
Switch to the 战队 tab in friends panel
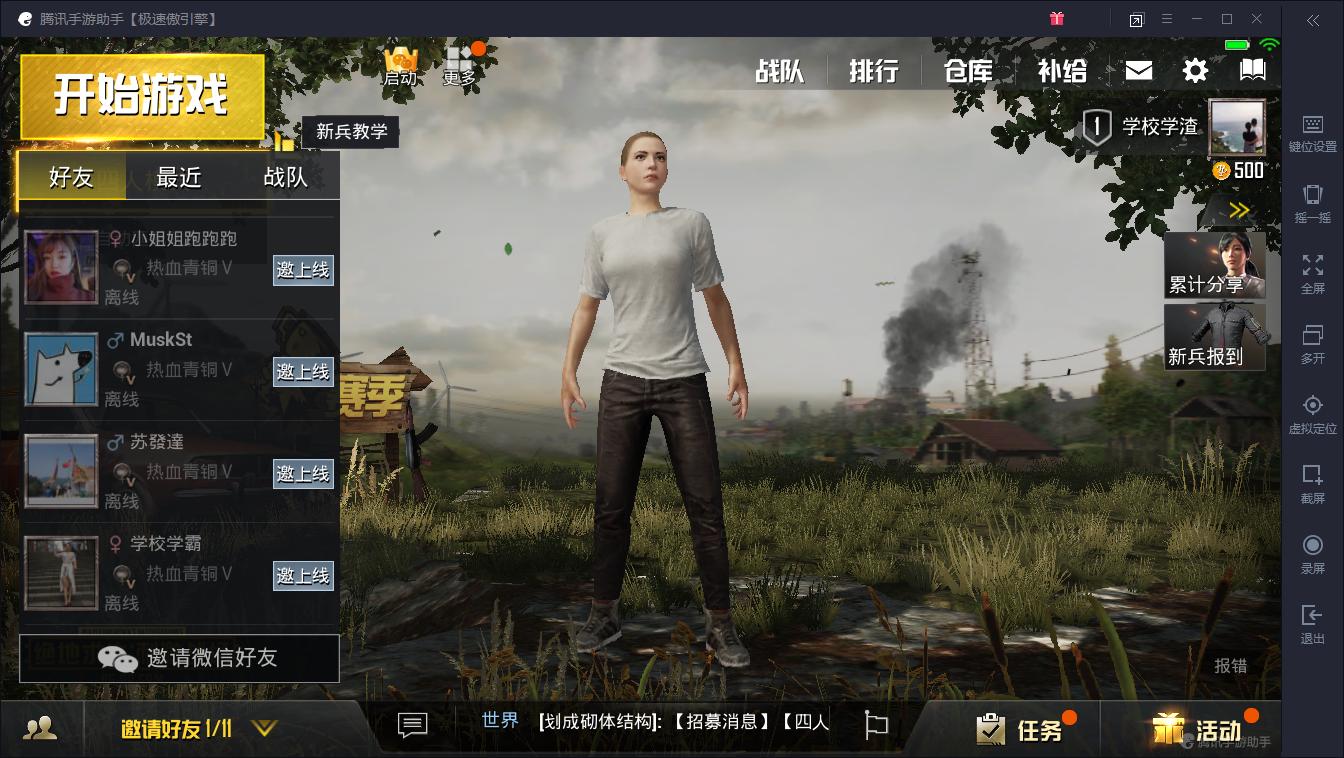(285, 177)
